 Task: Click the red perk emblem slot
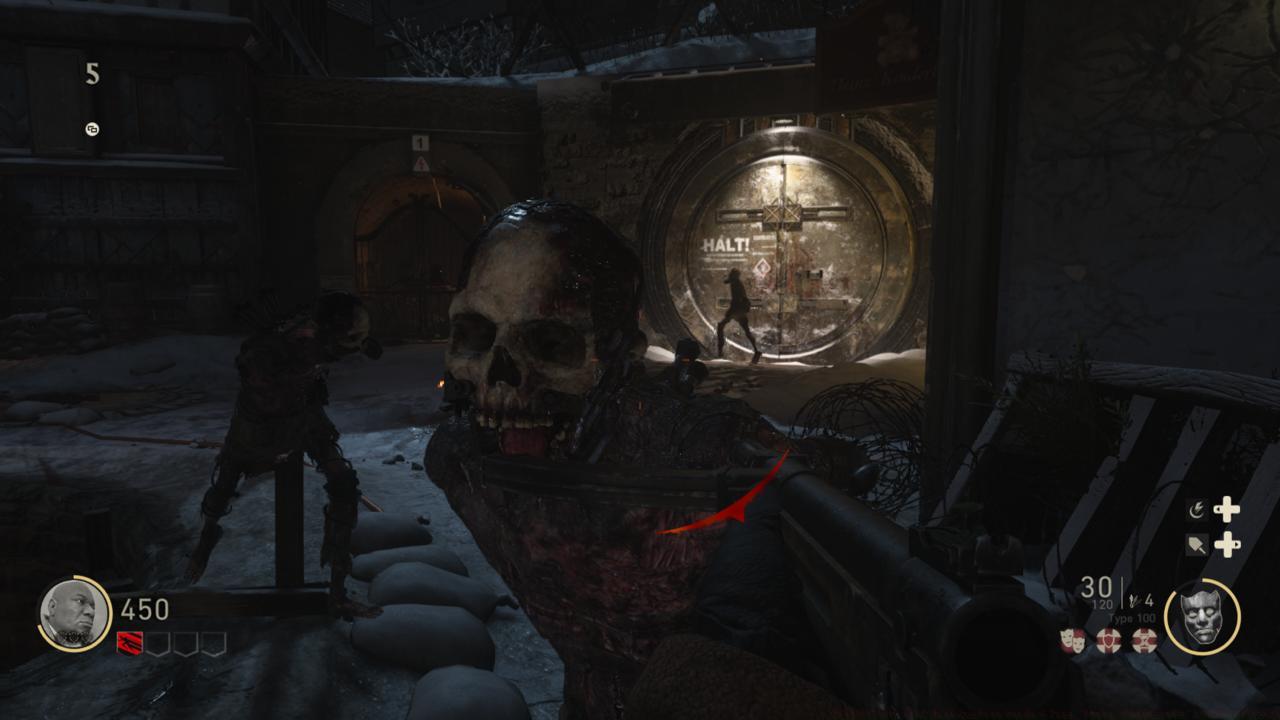130,644
